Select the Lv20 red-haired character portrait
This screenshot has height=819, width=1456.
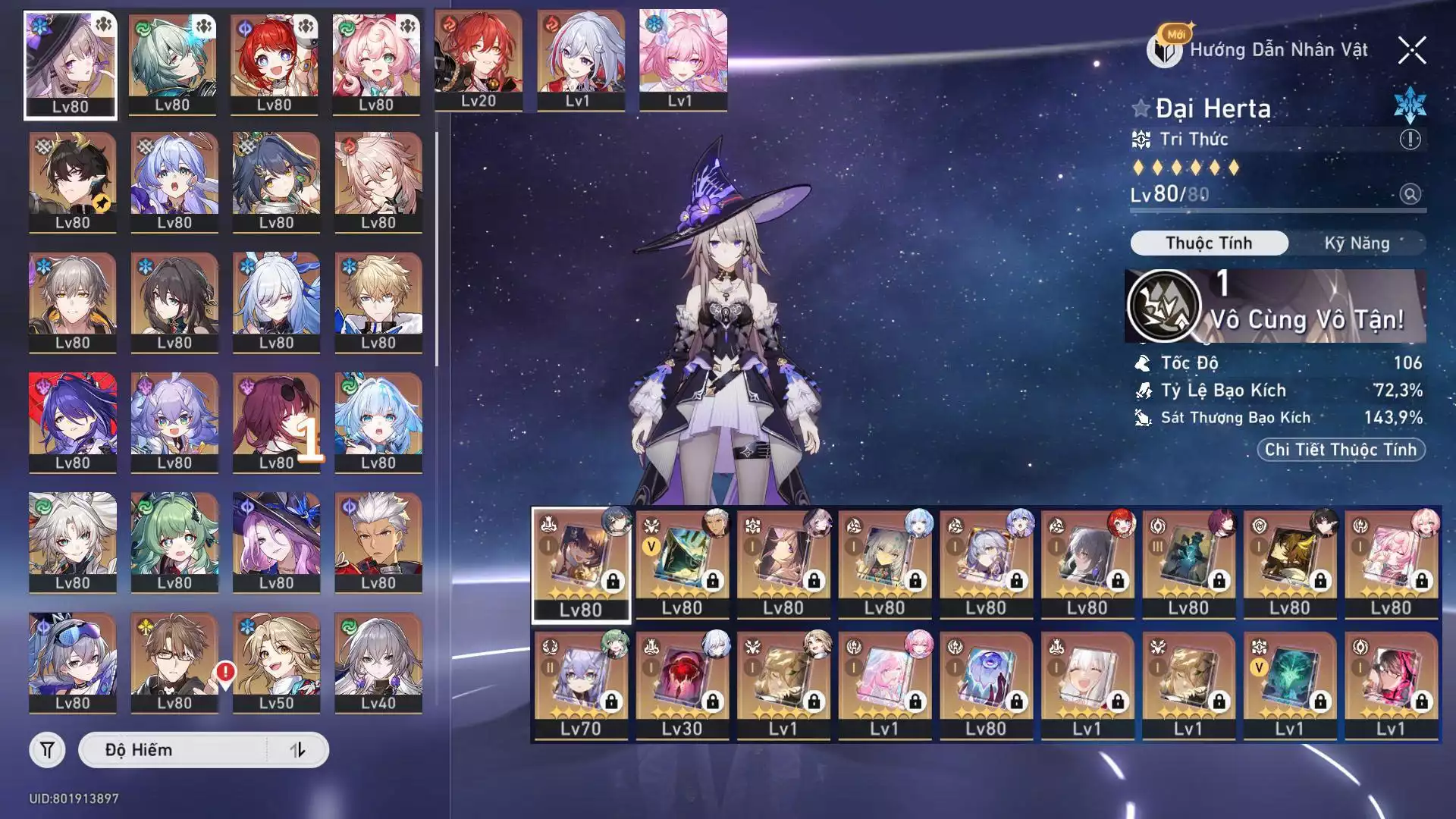(x=479, y=61)
